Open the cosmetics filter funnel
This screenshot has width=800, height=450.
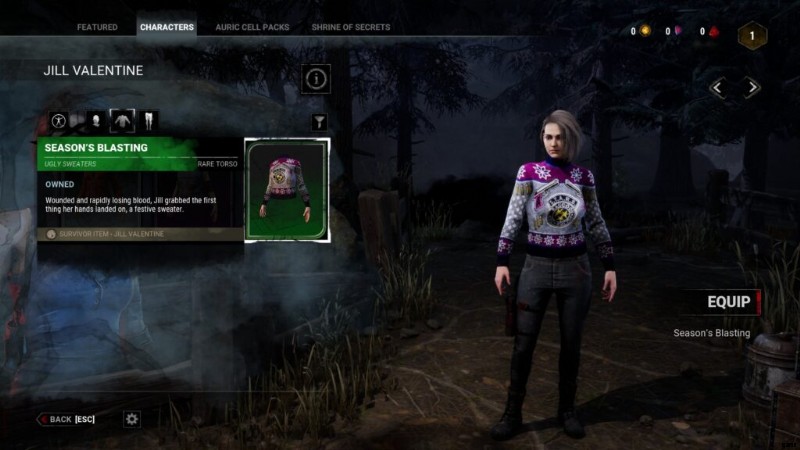(319, 122)
